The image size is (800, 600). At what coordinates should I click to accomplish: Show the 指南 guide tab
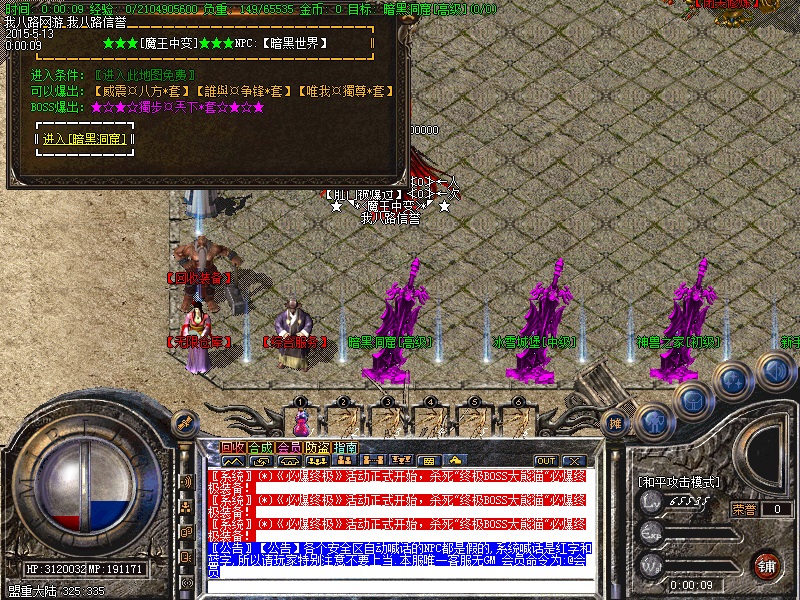click(x=345, y=447)
